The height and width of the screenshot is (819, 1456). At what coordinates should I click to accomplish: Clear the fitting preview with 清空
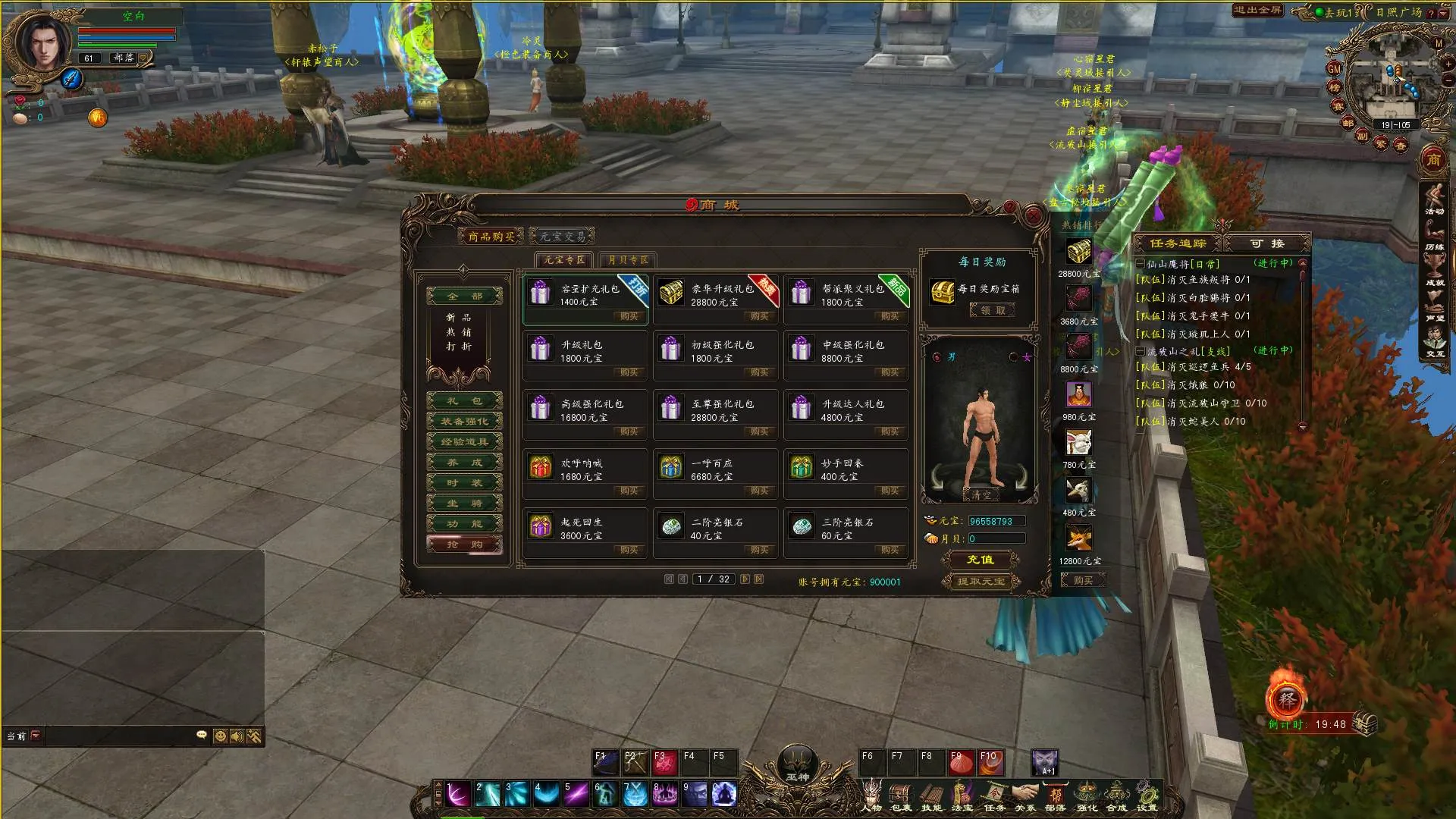(981, 494)
